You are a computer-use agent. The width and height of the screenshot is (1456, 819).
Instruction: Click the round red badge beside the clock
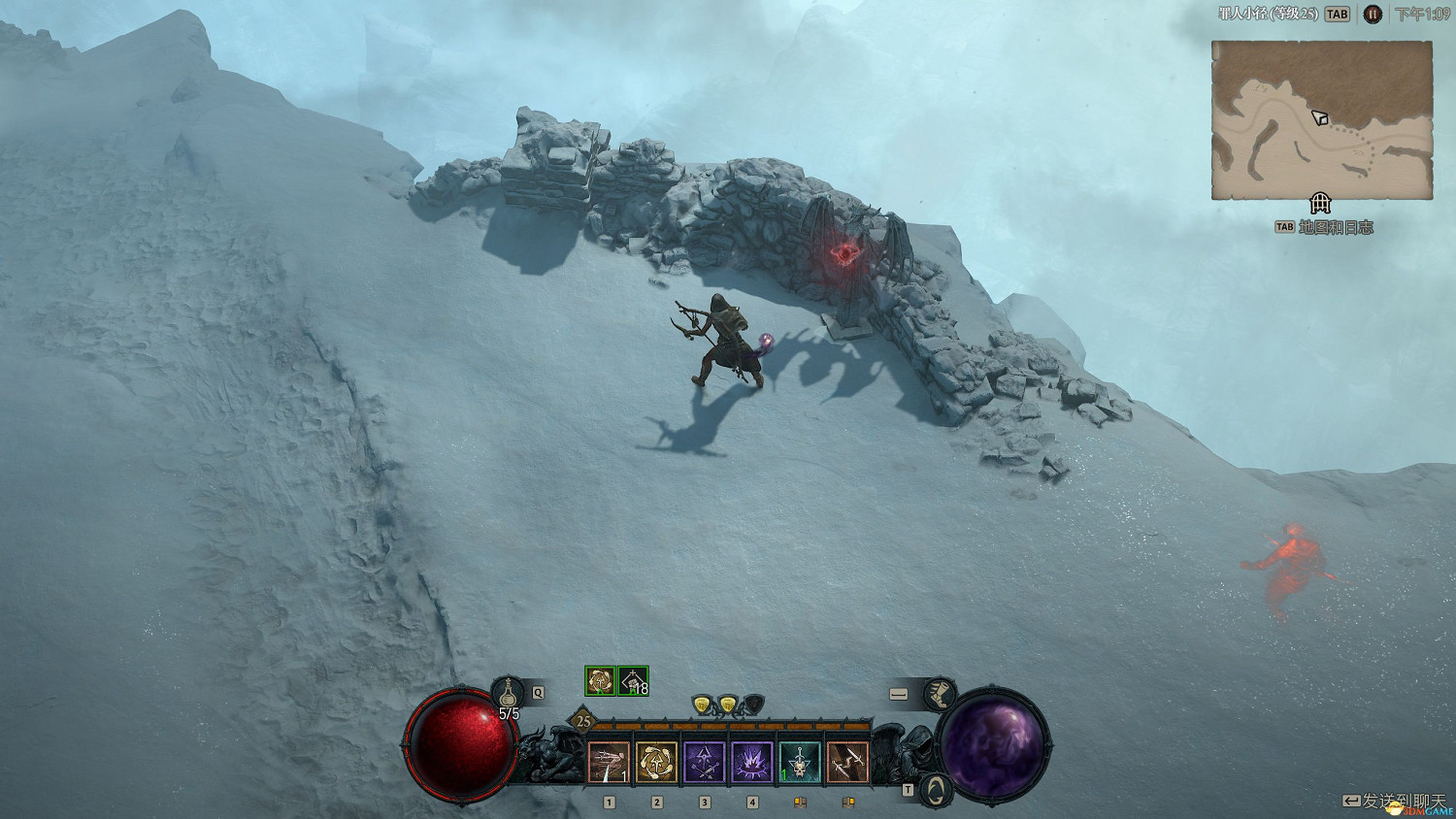click(x=1372, y=15)
